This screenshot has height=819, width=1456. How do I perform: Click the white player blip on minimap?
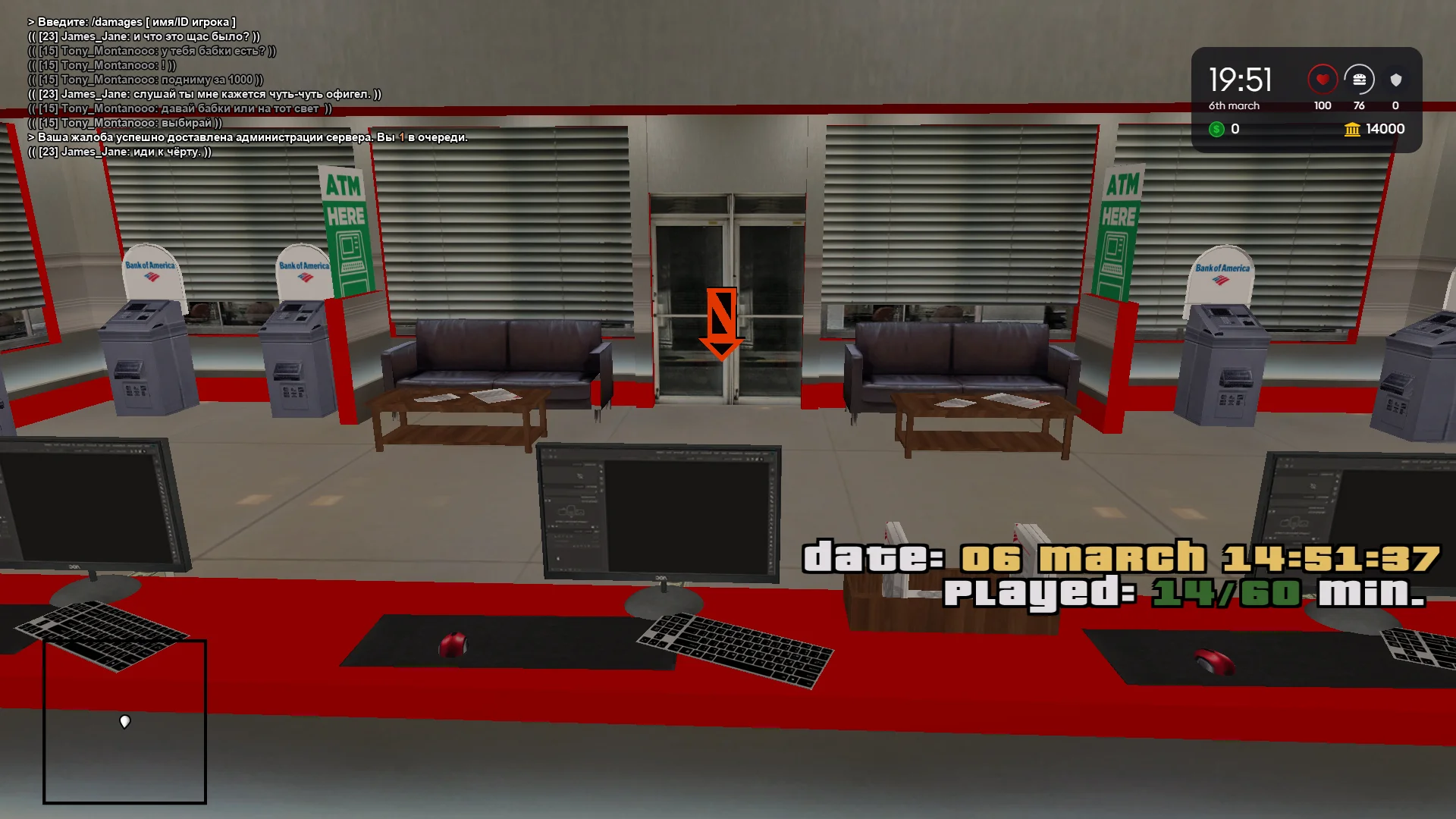(x=124, y=723)
